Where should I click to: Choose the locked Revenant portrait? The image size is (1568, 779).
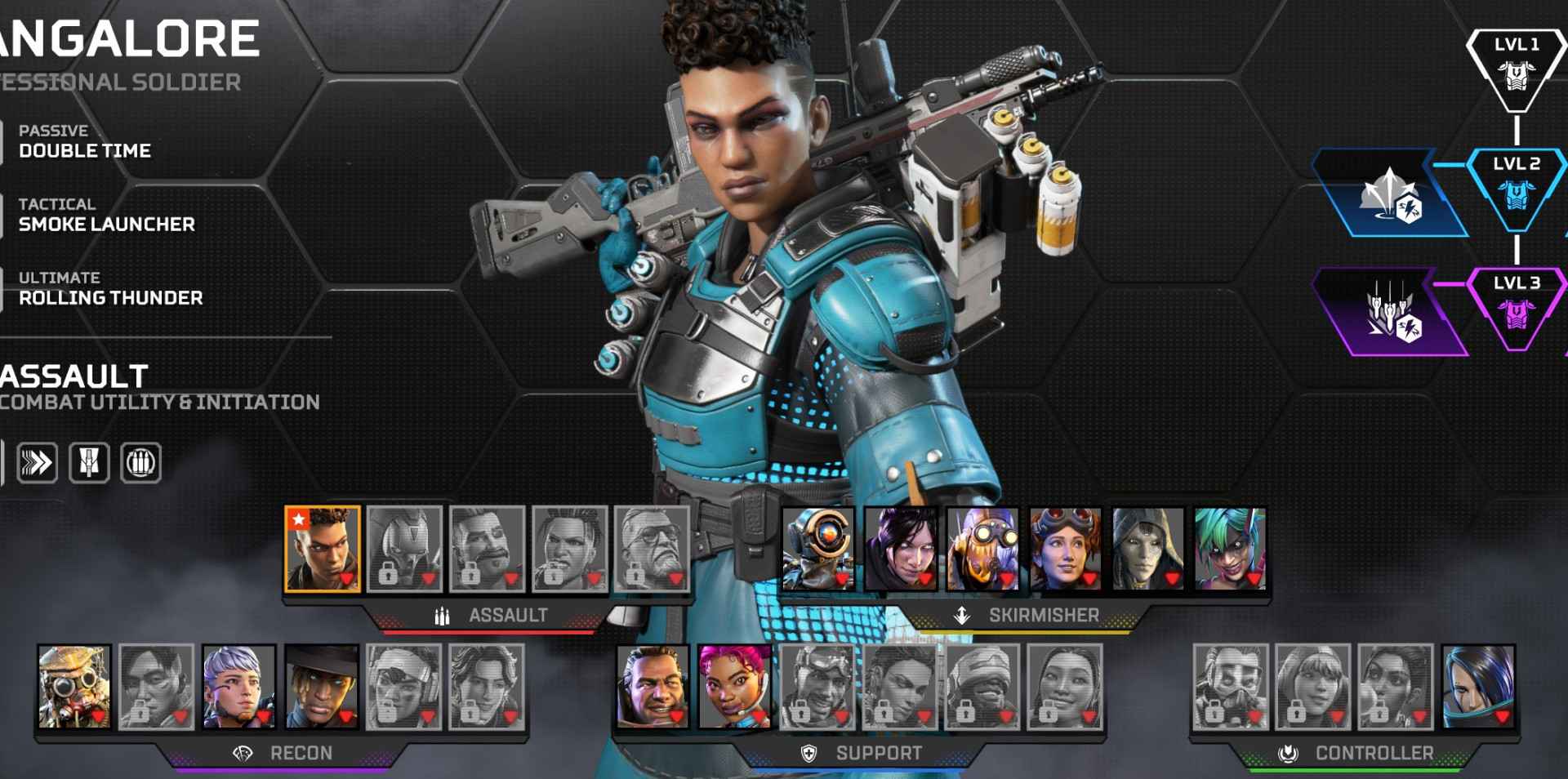click(x=404, y=548)
